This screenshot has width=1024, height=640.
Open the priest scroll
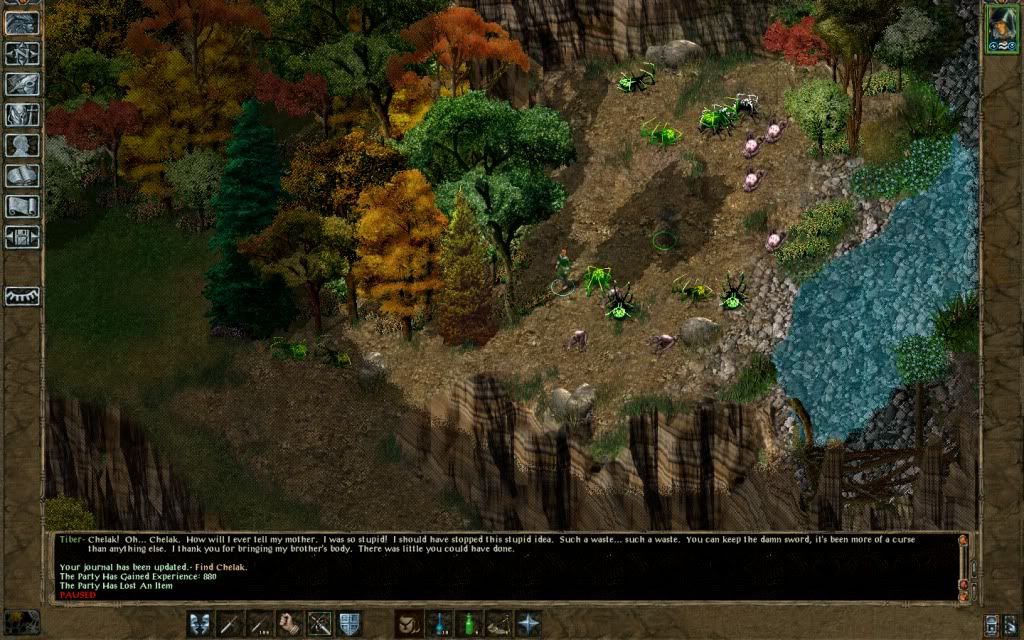22,207
